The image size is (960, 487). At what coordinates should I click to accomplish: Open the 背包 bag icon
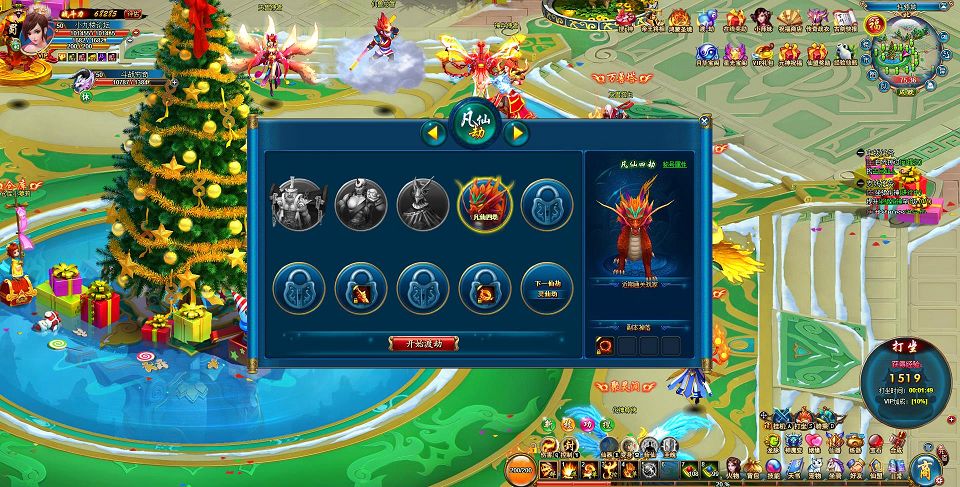click(x=754, y=468)
